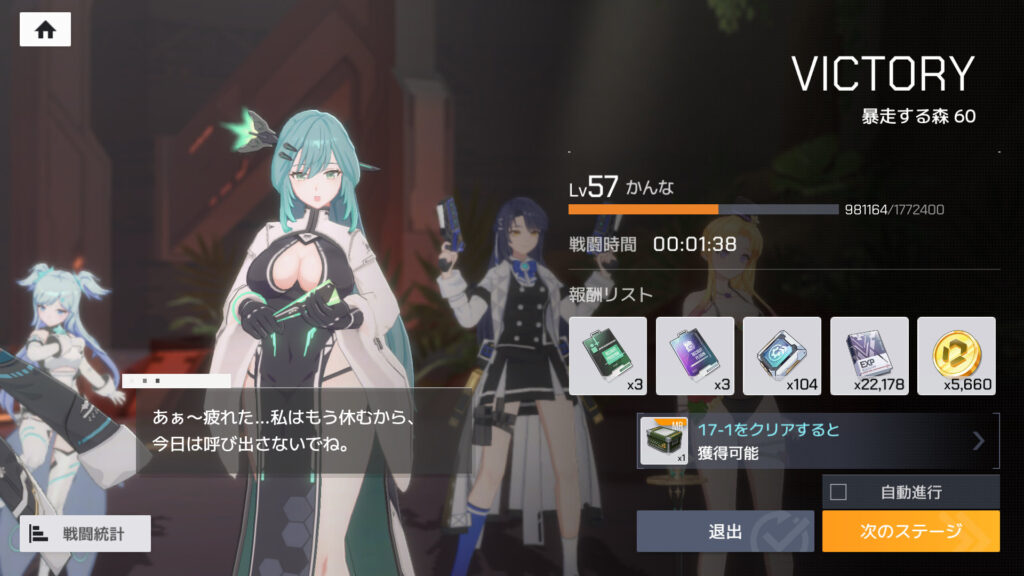This screenshot has height=576, width=1024.
Task: Select the green battery reward item
Action: tap(607, 355)
